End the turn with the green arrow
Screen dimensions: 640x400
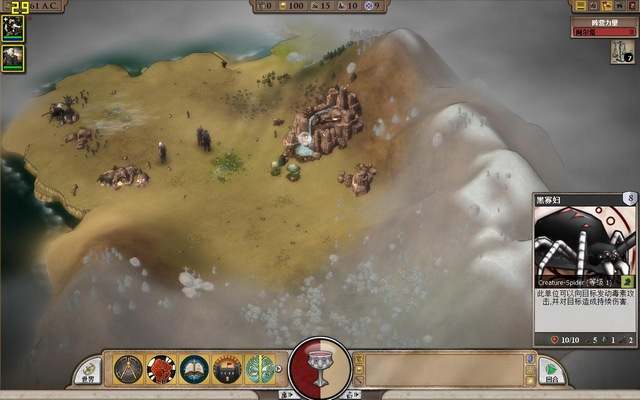pyautogui.click(x=551, y=371)
